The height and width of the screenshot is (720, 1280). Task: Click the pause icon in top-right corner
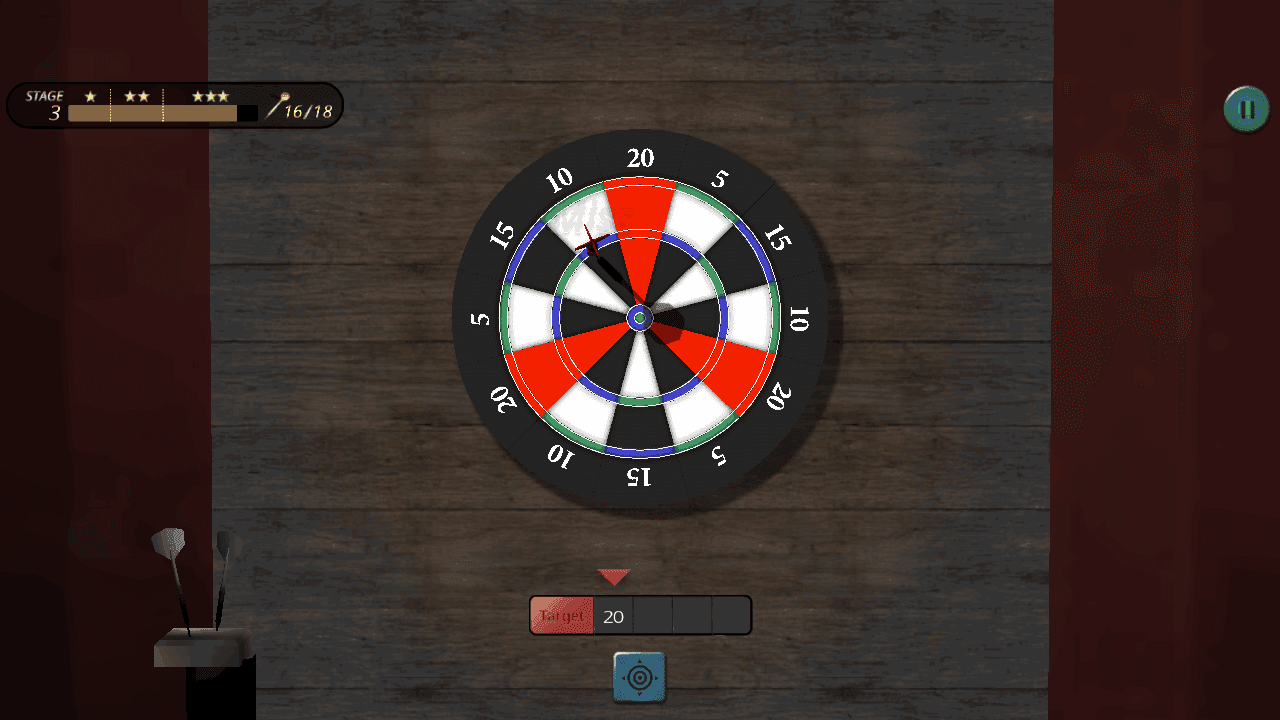[1244, 108]
